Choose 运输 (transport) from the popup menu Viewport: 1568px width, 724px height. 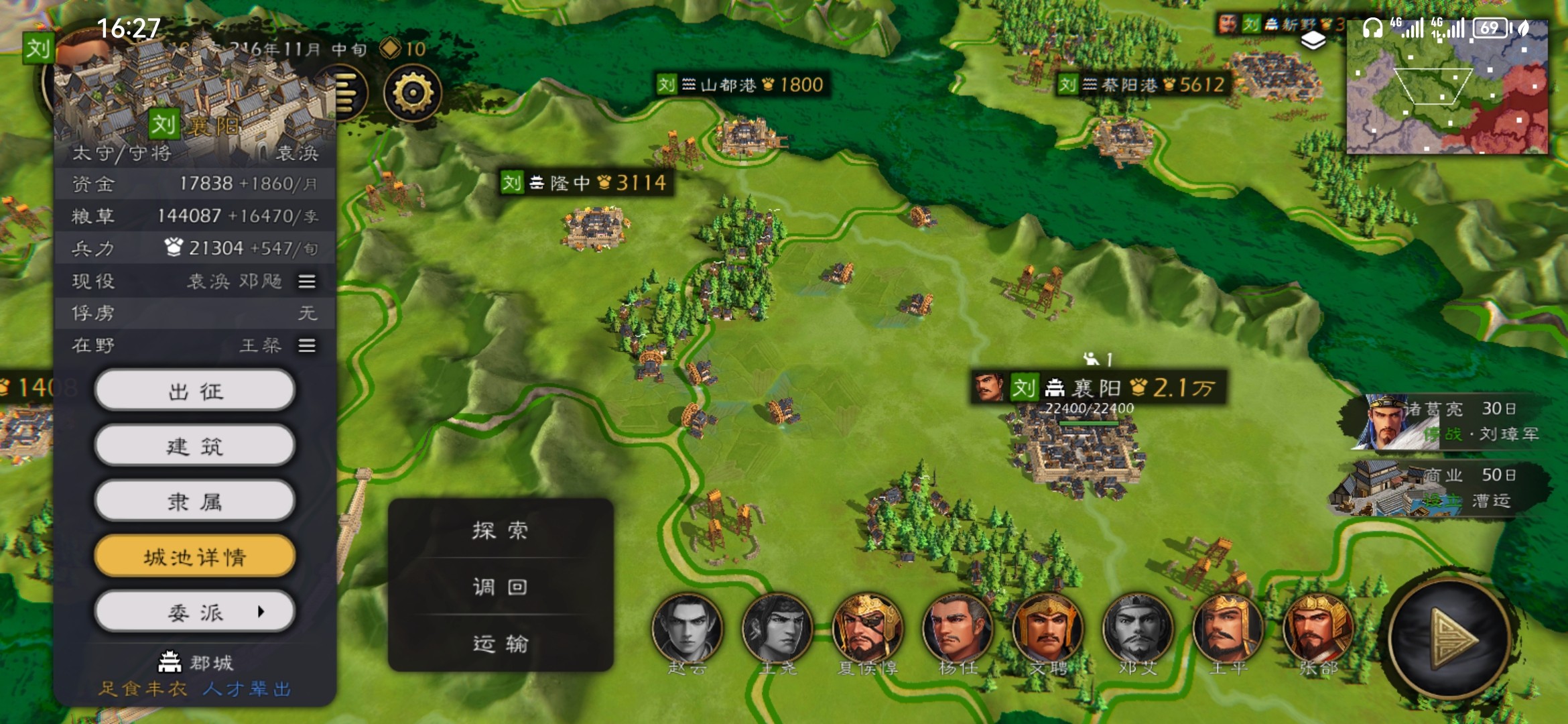click(500, 644)
